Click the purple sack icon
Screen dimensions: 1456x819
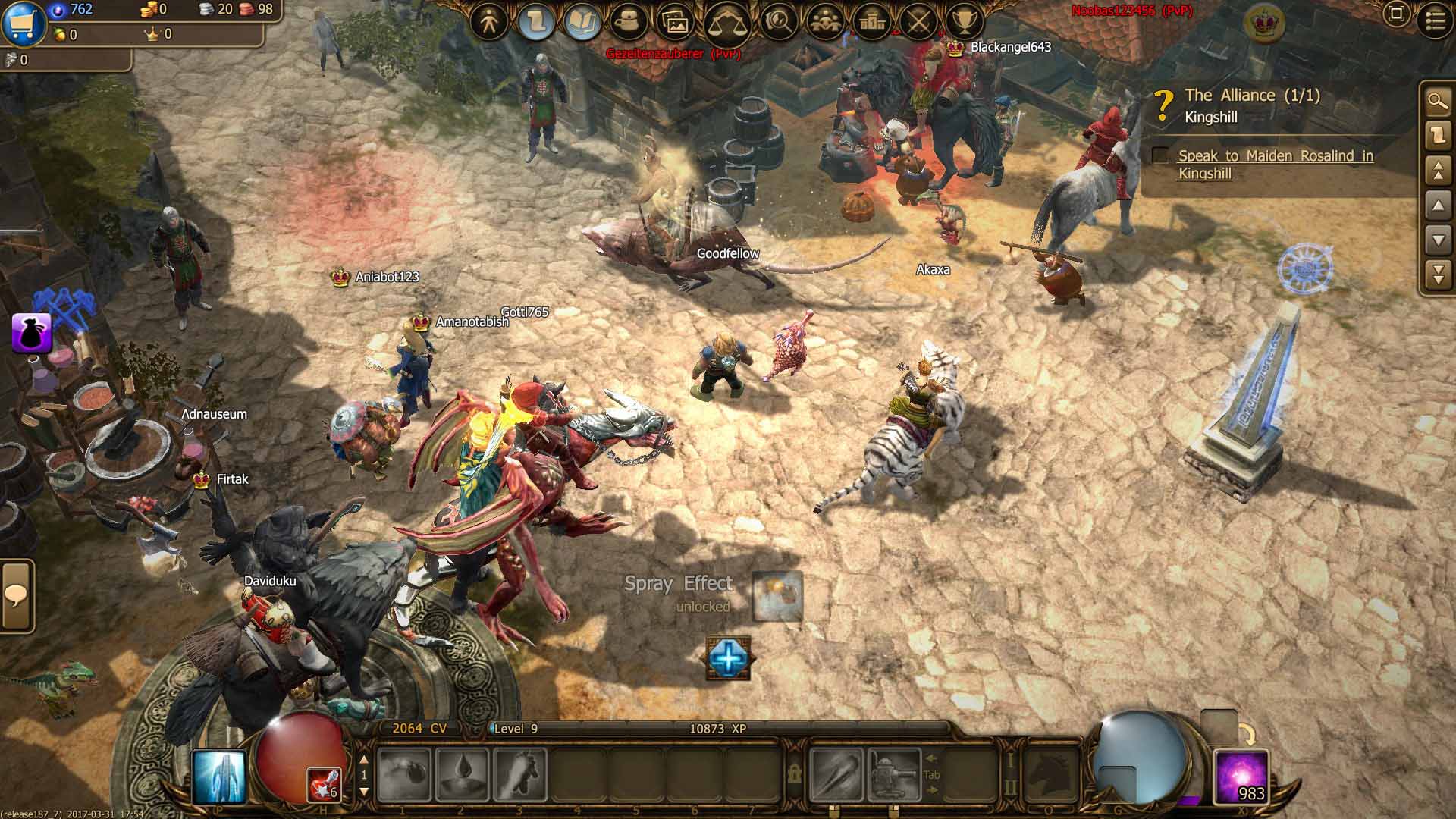click(32, 334)
